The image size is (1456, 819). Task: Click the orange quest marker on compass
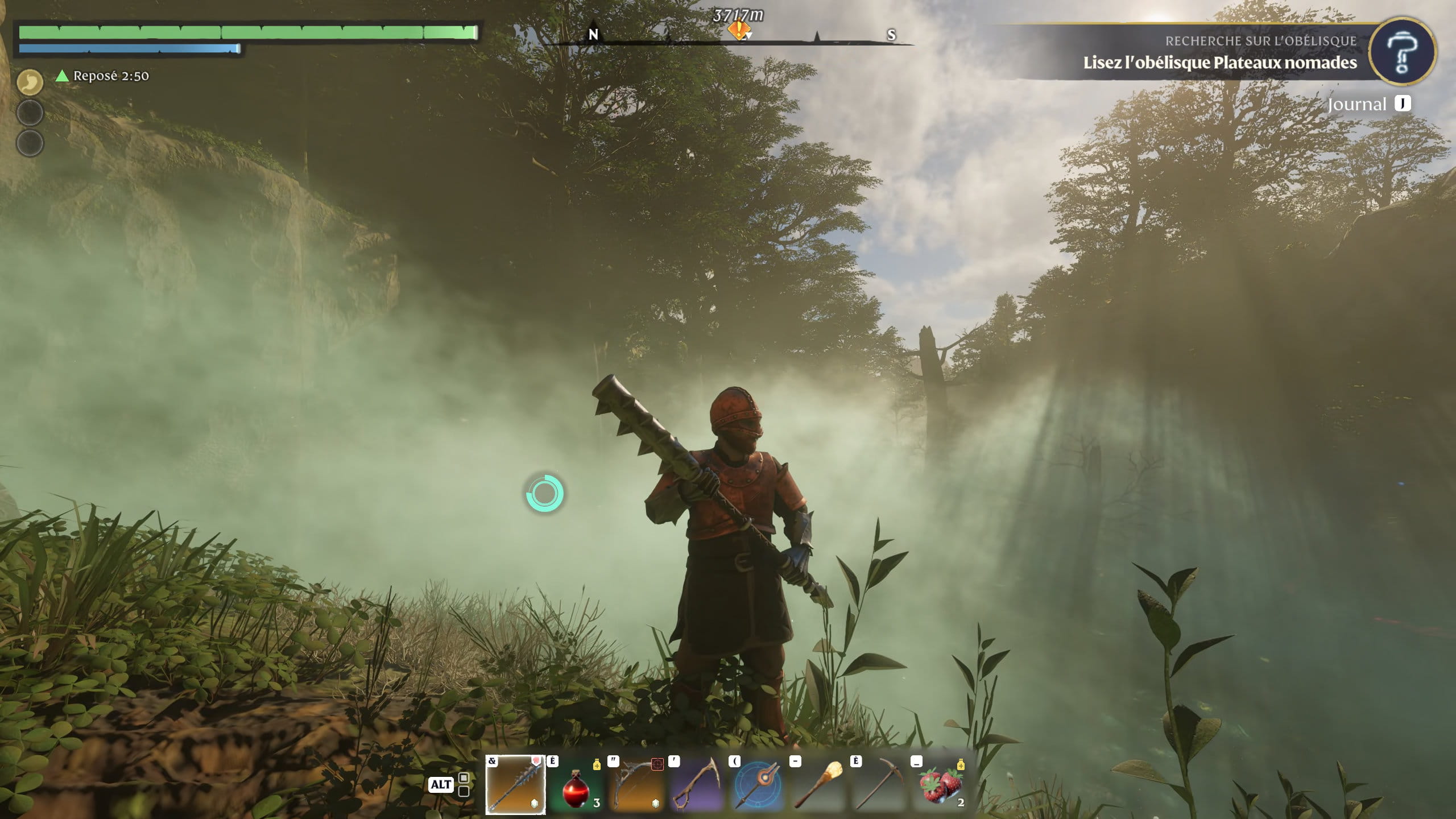coord(738,30)
